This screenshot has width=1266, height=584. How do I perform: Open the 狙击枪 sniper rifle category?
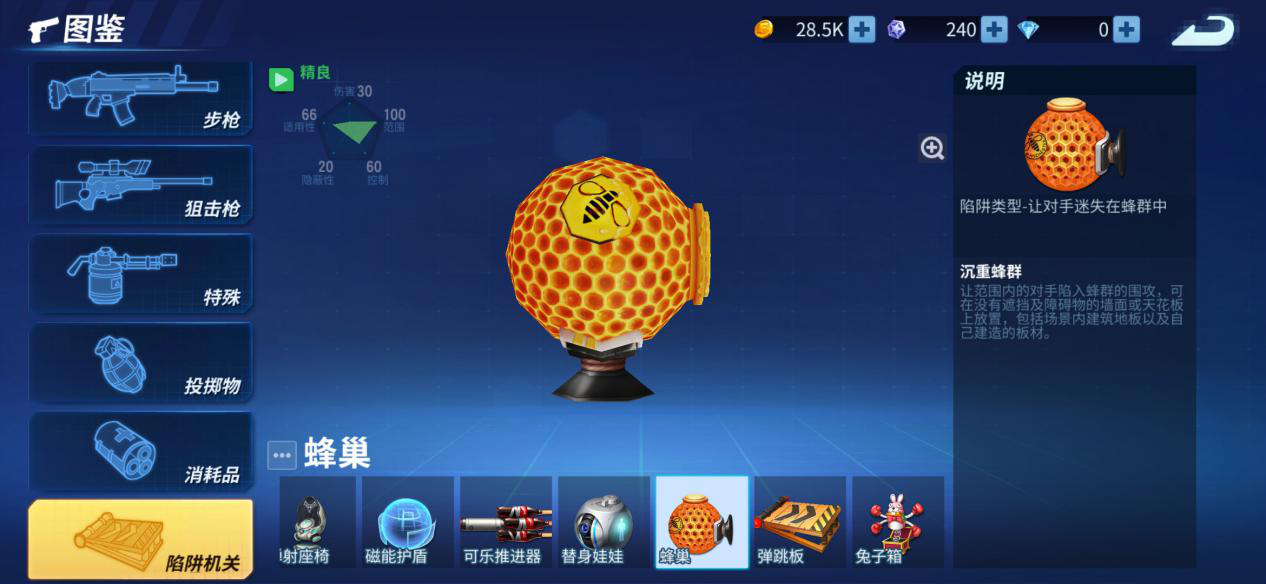(x=140, y=186)
